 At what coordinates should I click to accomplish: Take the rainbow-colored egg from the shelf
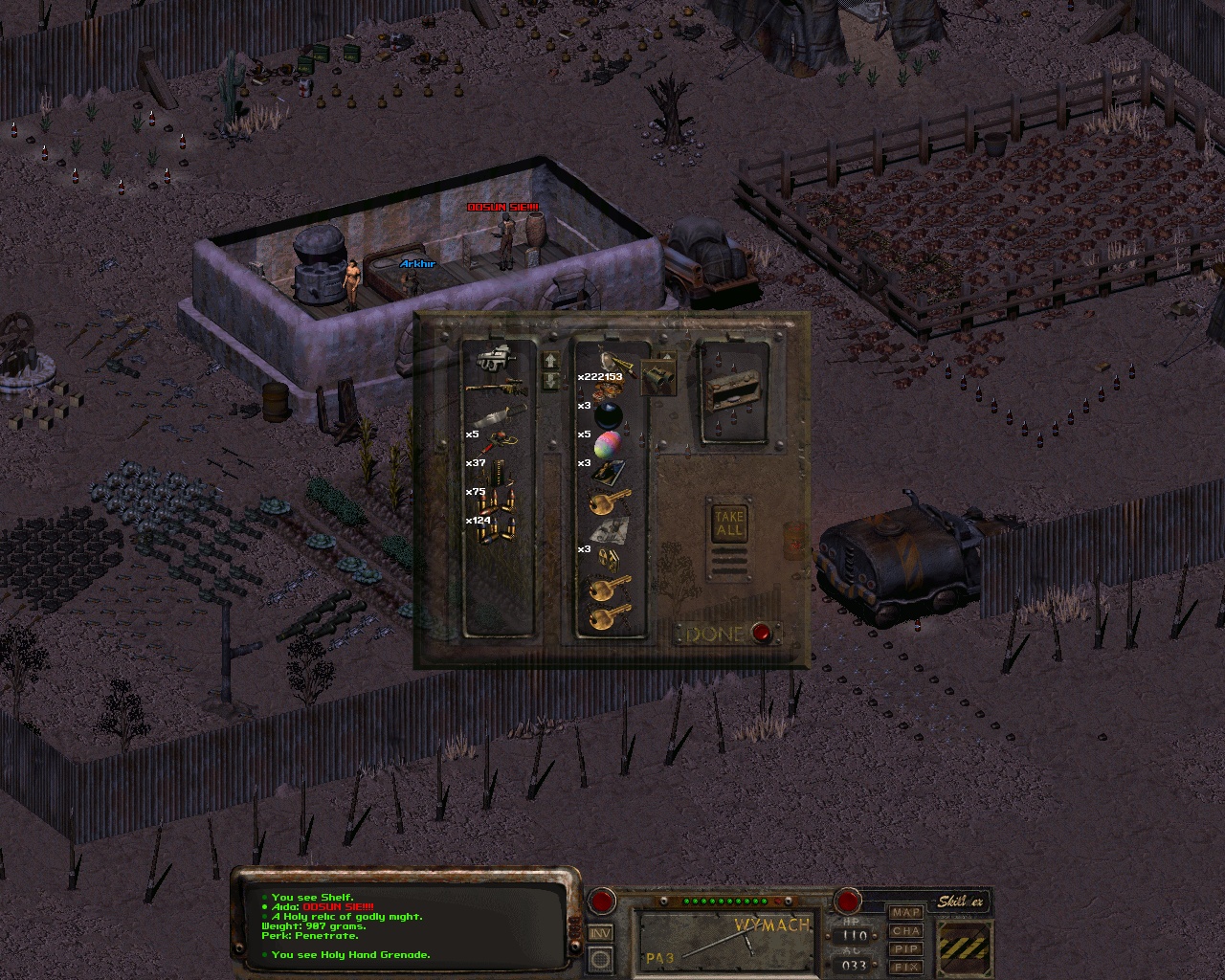[x=610, y=444]
